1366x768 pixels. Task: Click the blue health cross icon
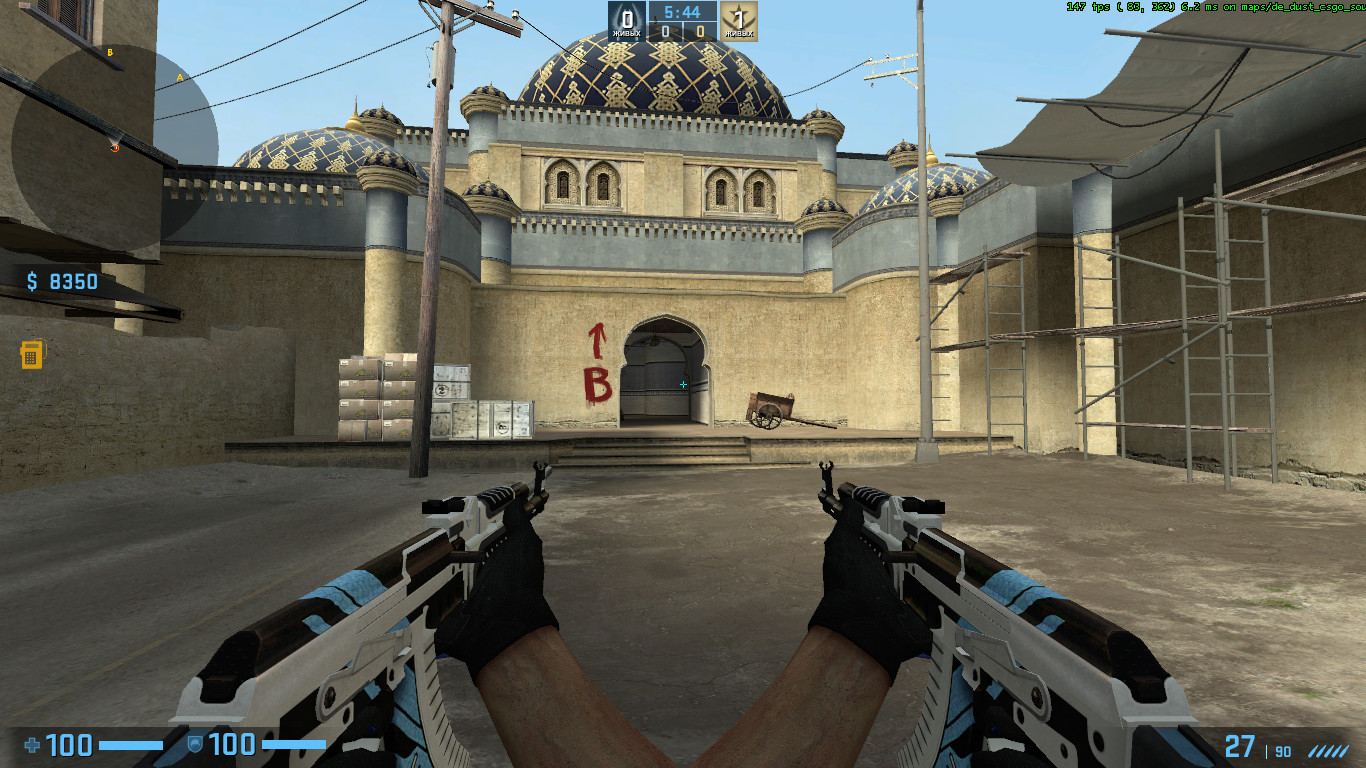30,744
